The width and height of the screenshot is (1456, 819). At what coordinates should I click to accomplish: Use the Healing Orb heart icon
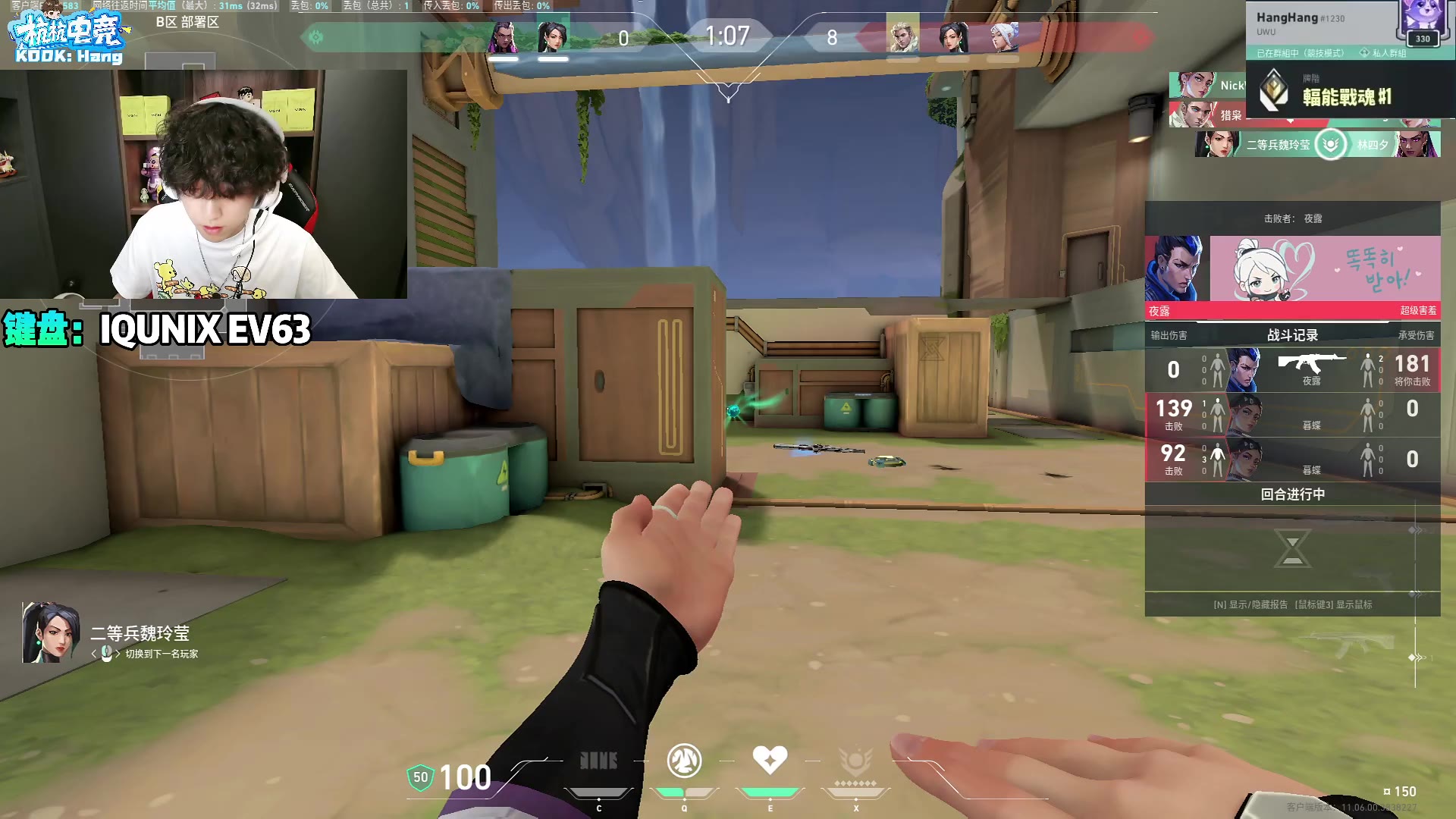[770, 760]
